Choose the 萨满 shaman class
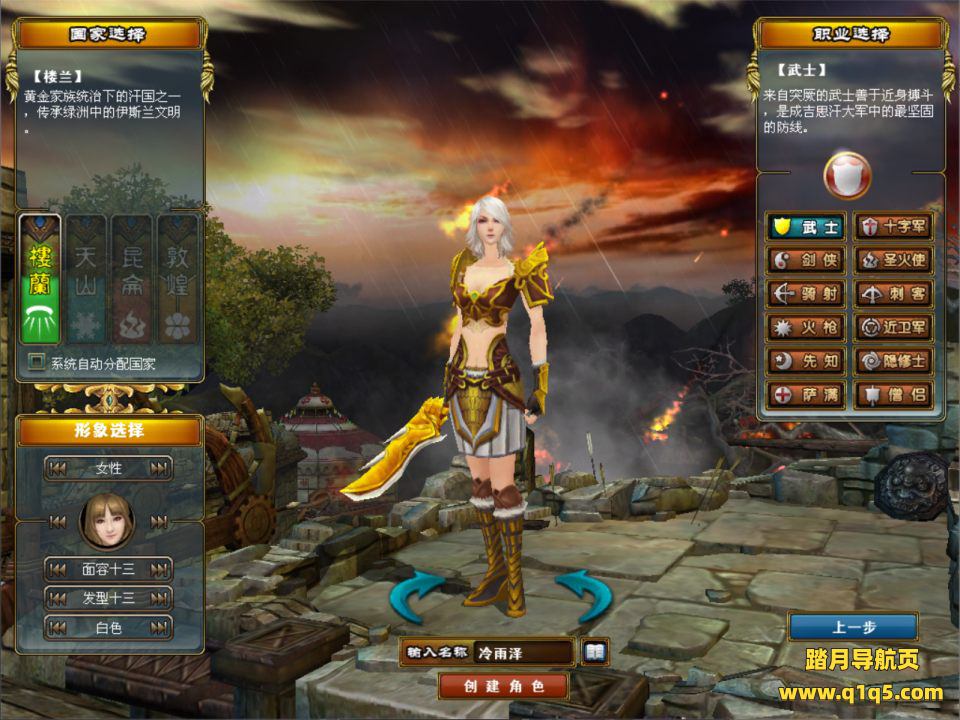960x720 pixels. [x=806, y=395]
